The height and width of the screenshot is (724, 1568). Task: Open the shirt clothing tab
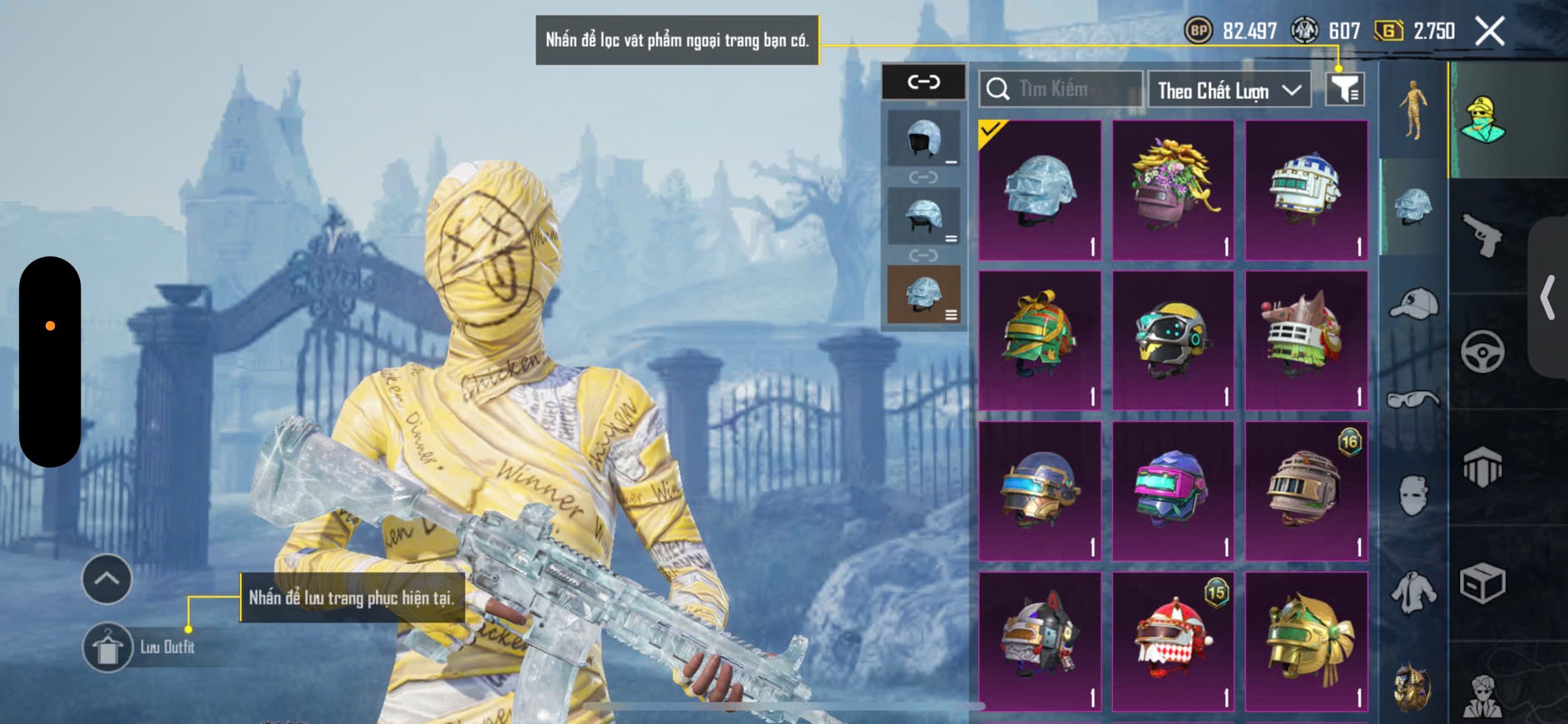pos(1413,592)
